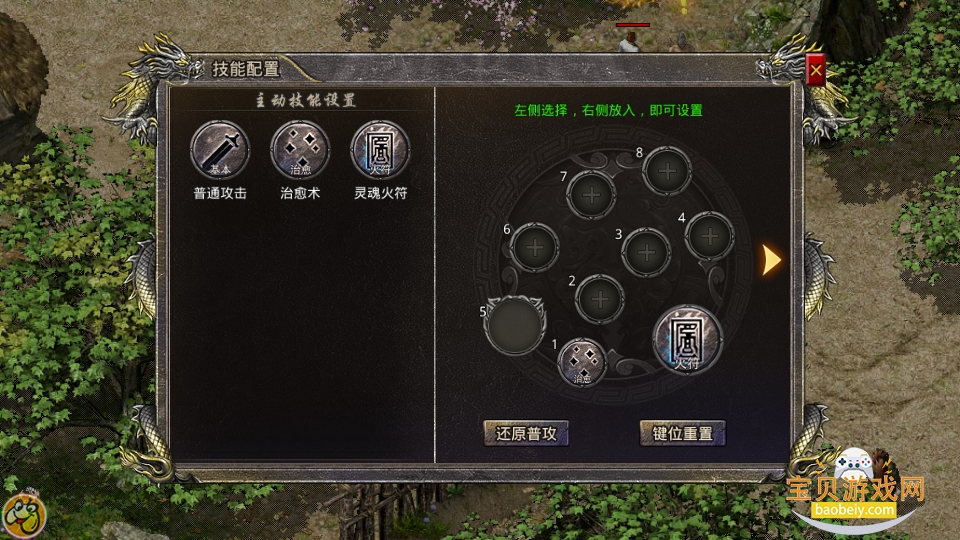
Task: Select skill slot number 7
Action: (x=592, y=195)
